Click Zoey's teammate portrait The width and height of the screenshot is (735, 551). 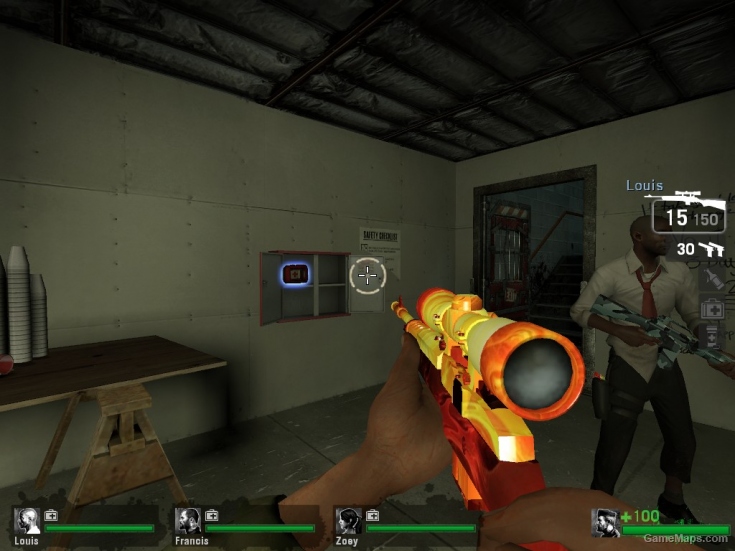point(349,520)
